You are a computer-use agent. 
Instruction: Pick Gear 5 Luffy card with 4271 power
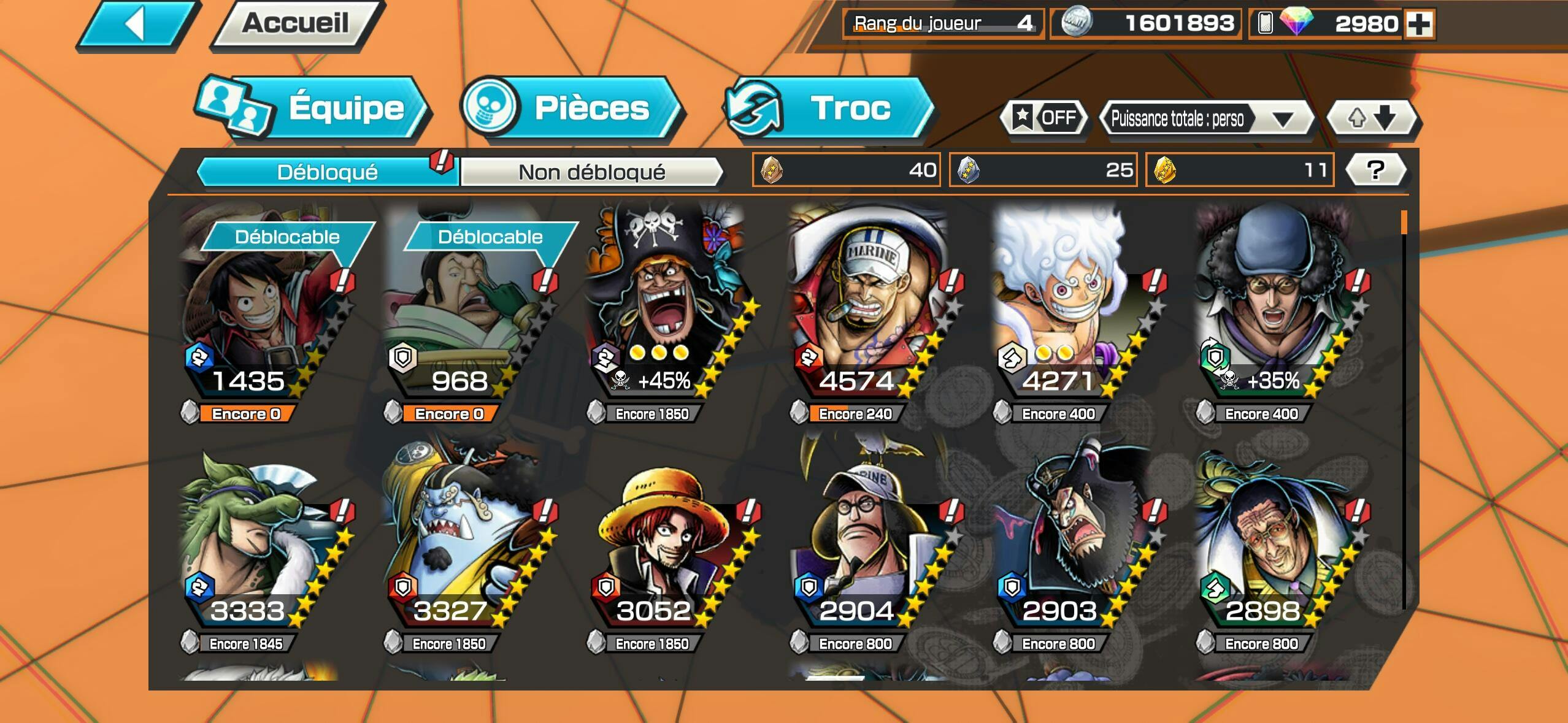pyautogui.click(x=1070, y=307)
